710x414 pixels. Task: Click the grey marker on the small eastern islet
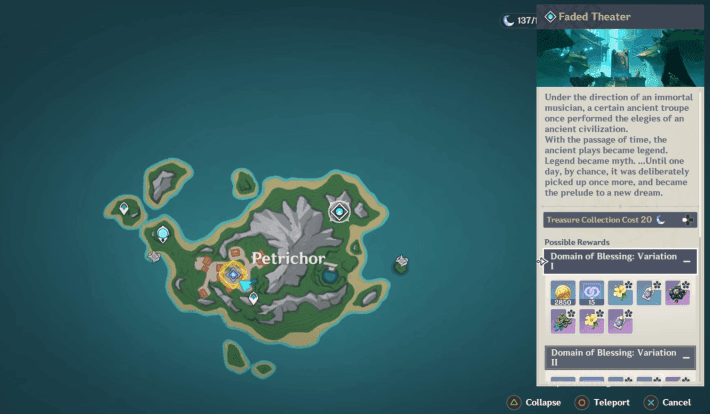pos(401,263)
